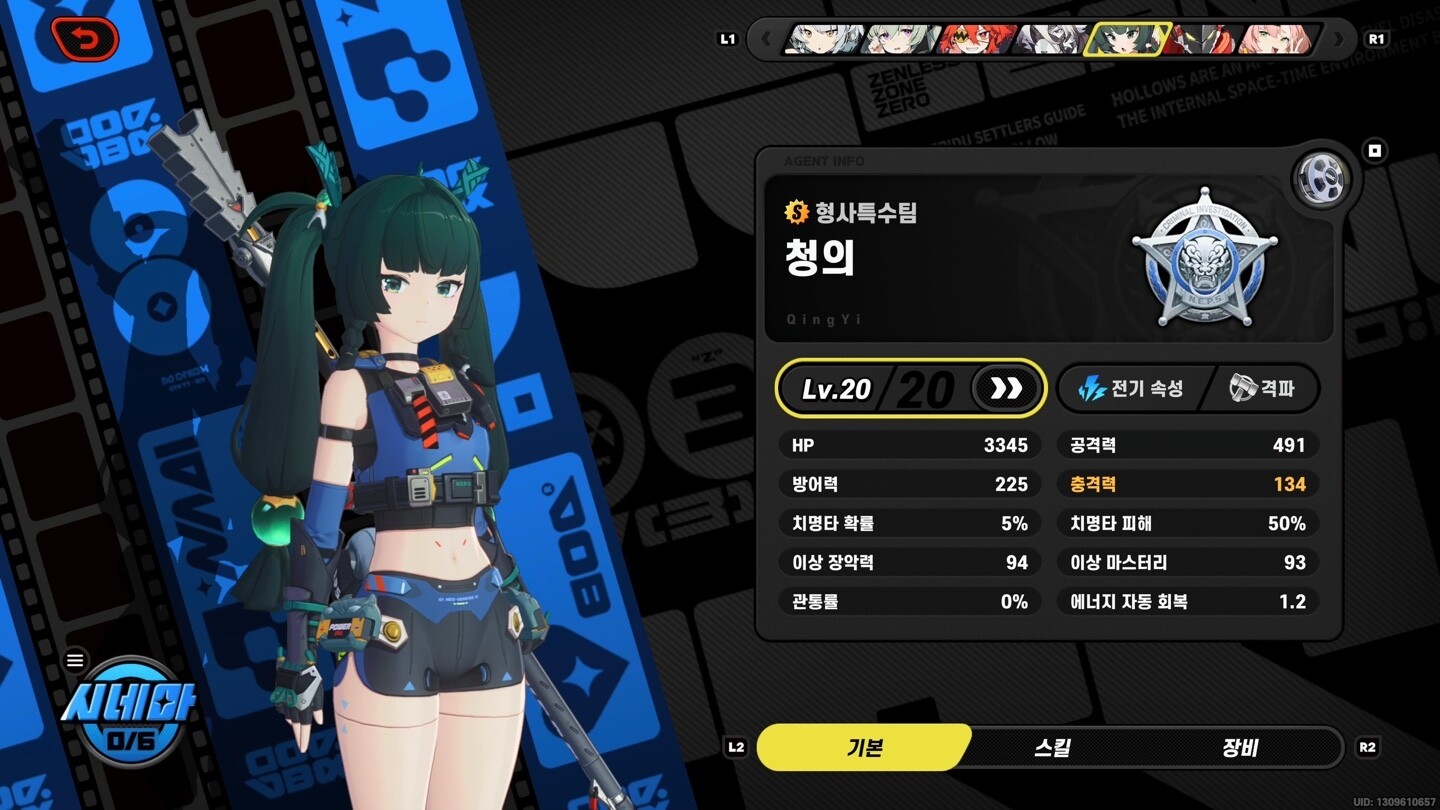Pick the green-haired agent with purple eyes
1440x810 pixels.
tap(900, 40)
